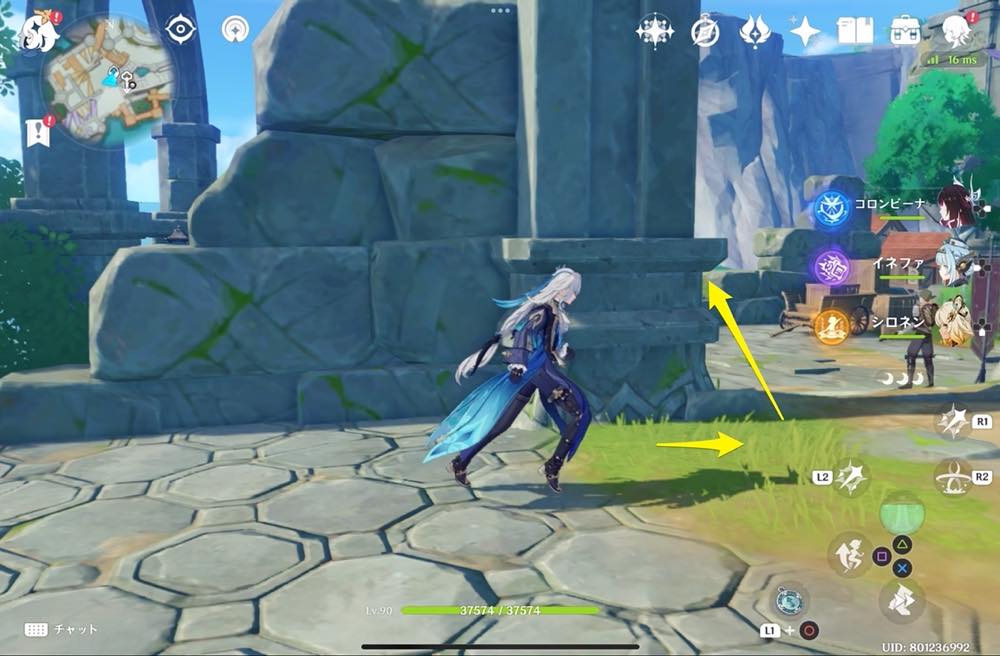Open the character profile head icon
The image size is (1000, 656).
(x=957, y=32)
